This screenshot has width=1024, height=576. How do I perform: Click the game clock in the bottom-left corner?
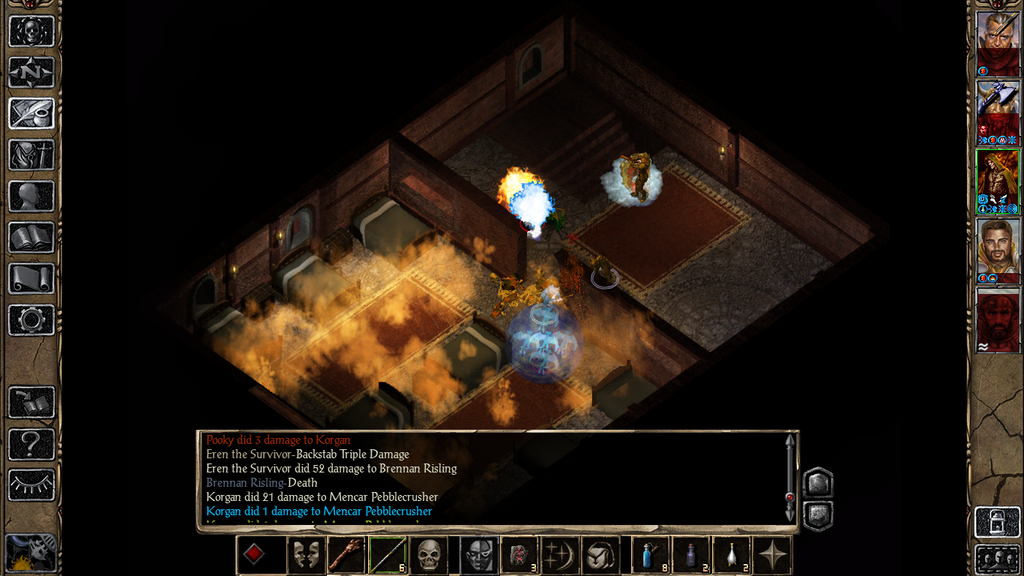(x=30, y=553)
